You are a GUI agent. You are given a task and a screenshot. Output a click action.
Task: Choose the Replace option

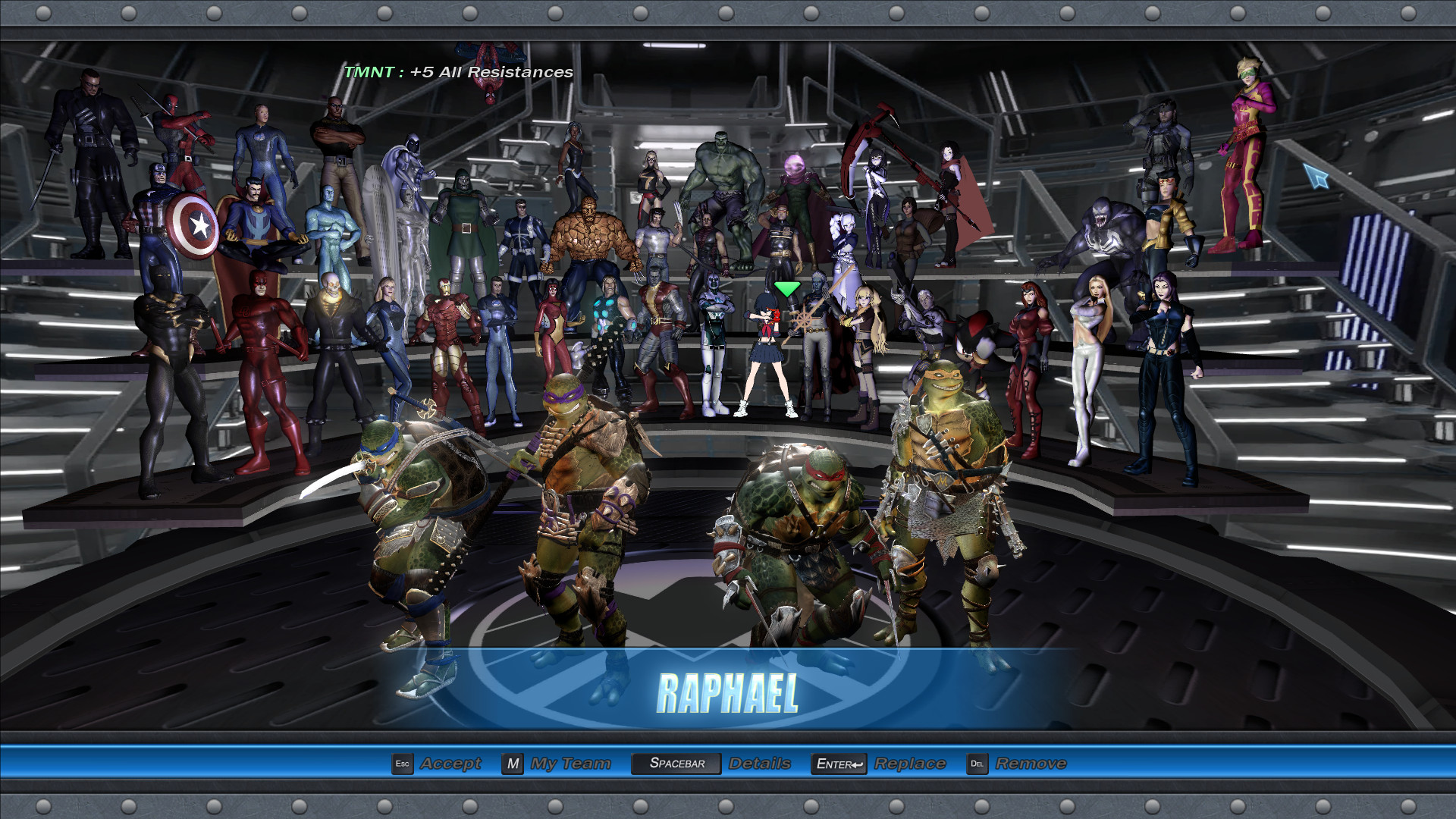click(909, 764)
